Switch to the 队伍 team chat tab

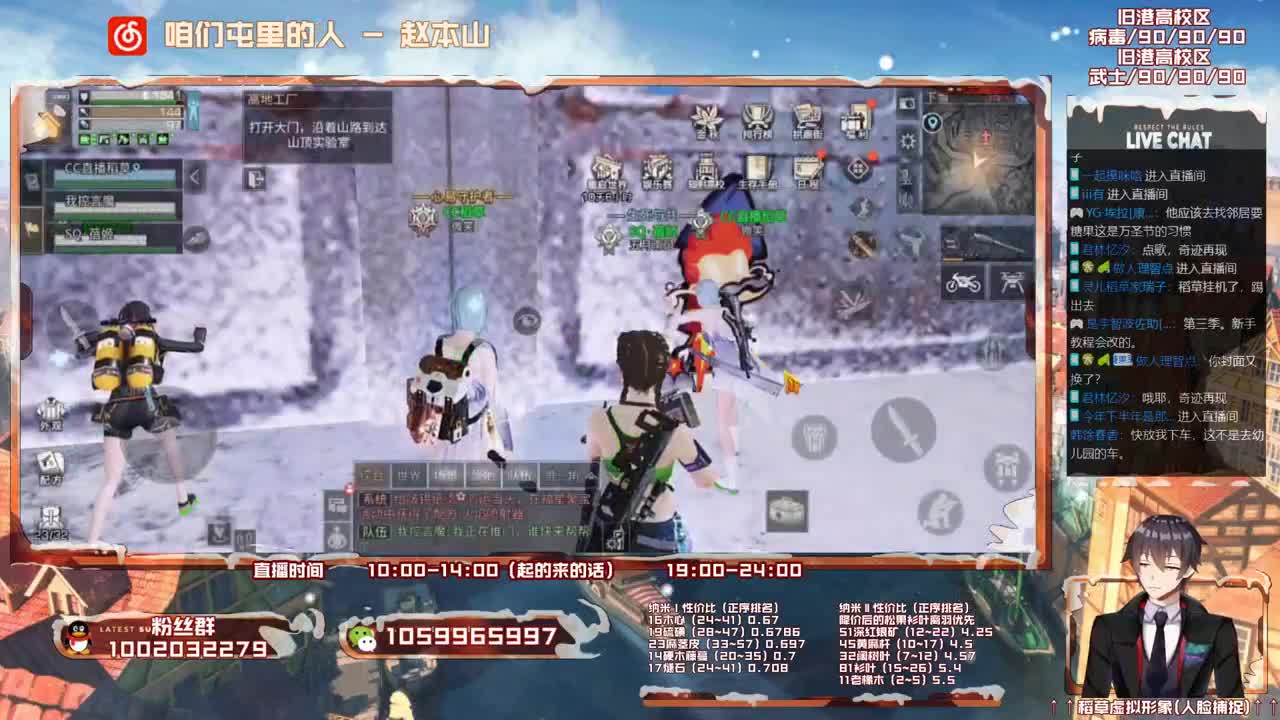(x=519, y=474)
